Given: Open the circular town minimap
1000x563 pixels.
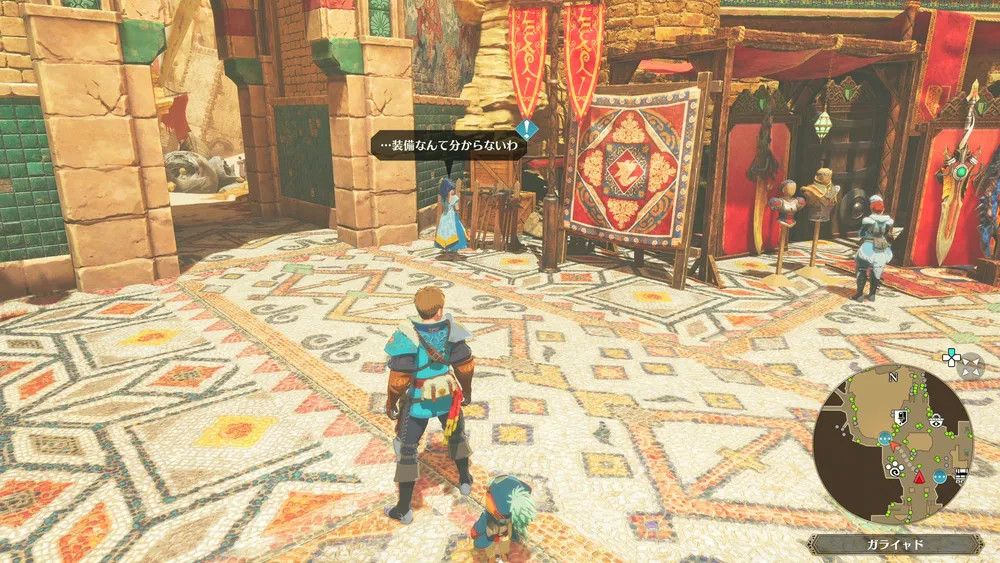Looking at the screenshot, I should 892,444.
